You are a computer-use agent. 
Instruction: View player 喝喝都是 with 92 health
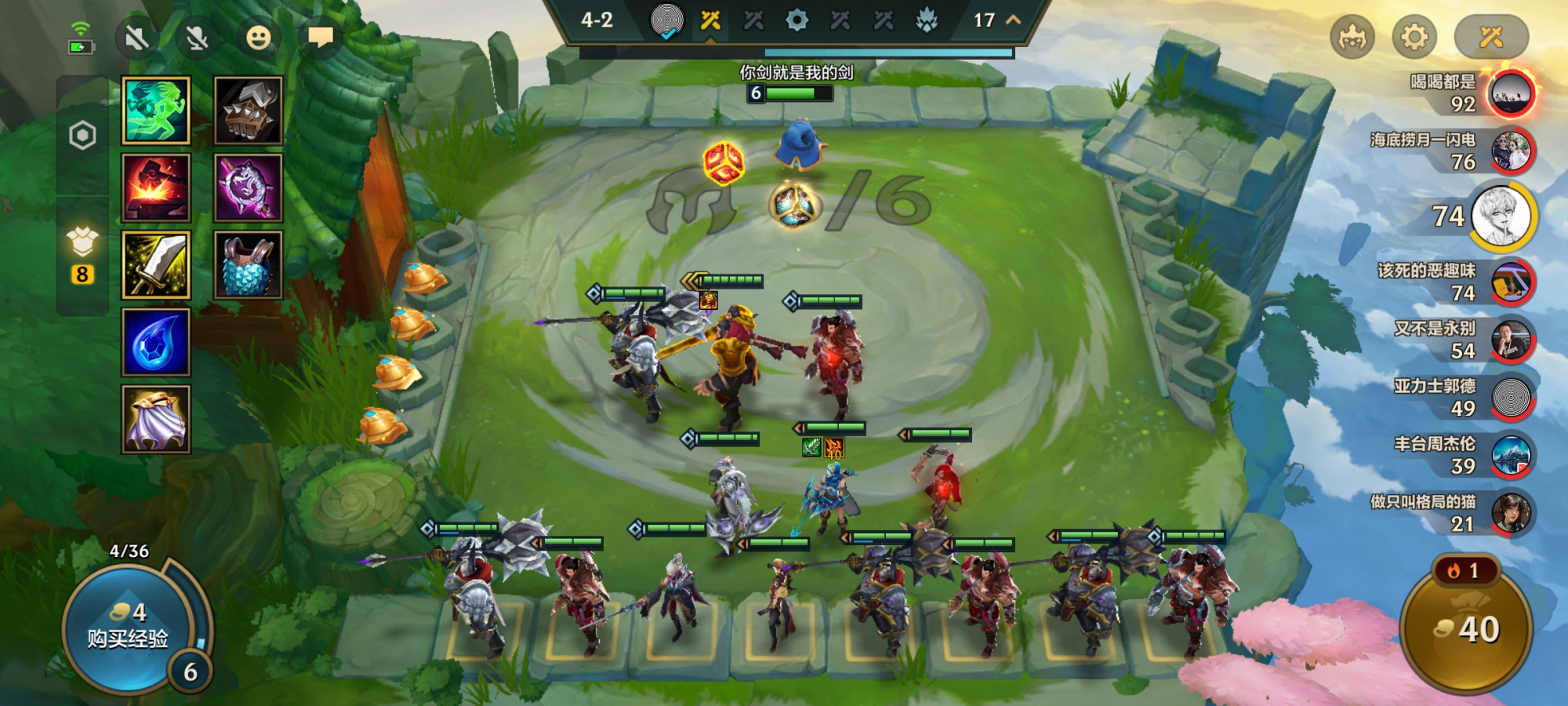coord(1511,93)
